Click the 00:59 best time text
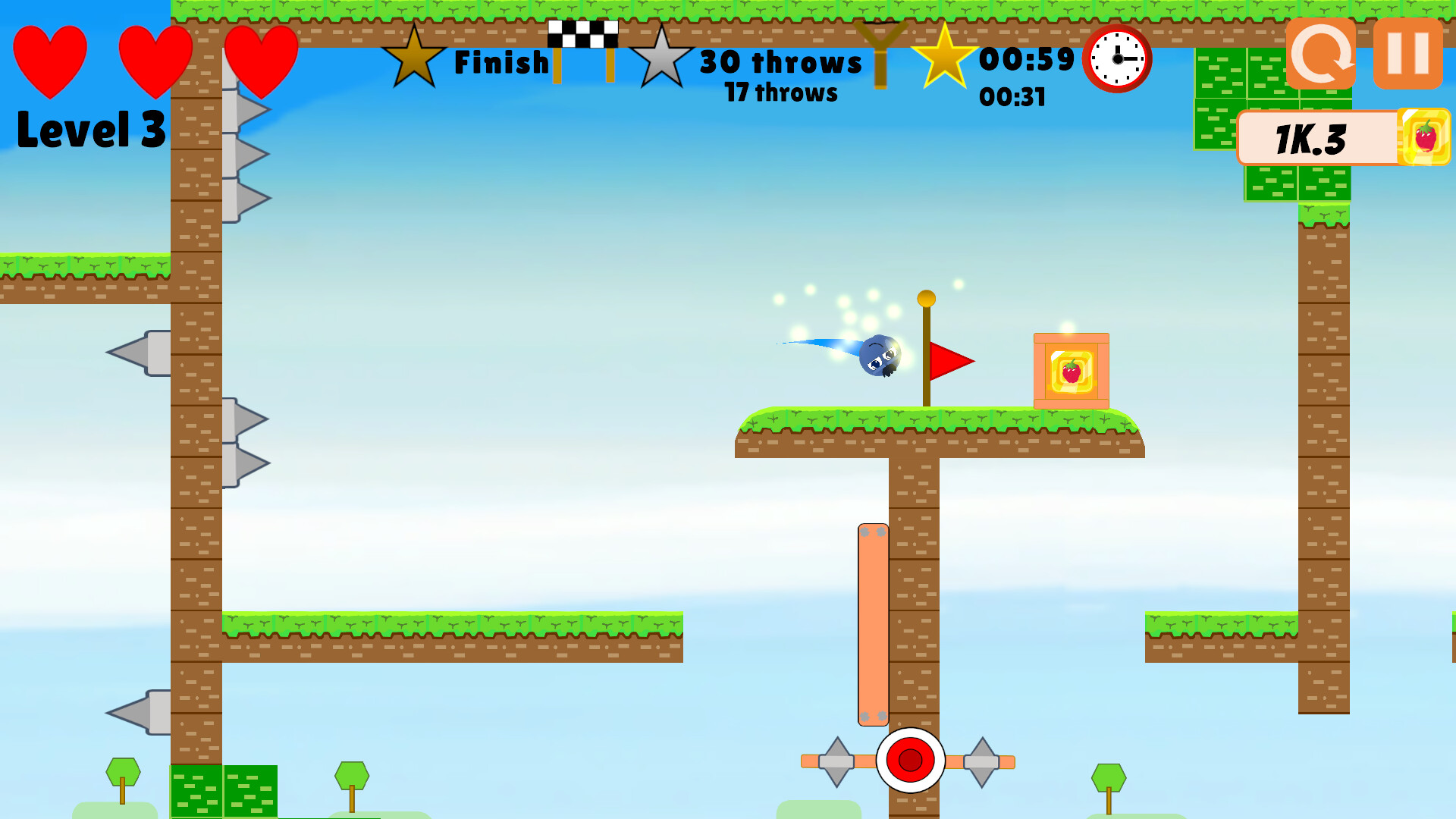Image resolution: width=1456 pixels, height=819 pixels. click(1025, 58)
